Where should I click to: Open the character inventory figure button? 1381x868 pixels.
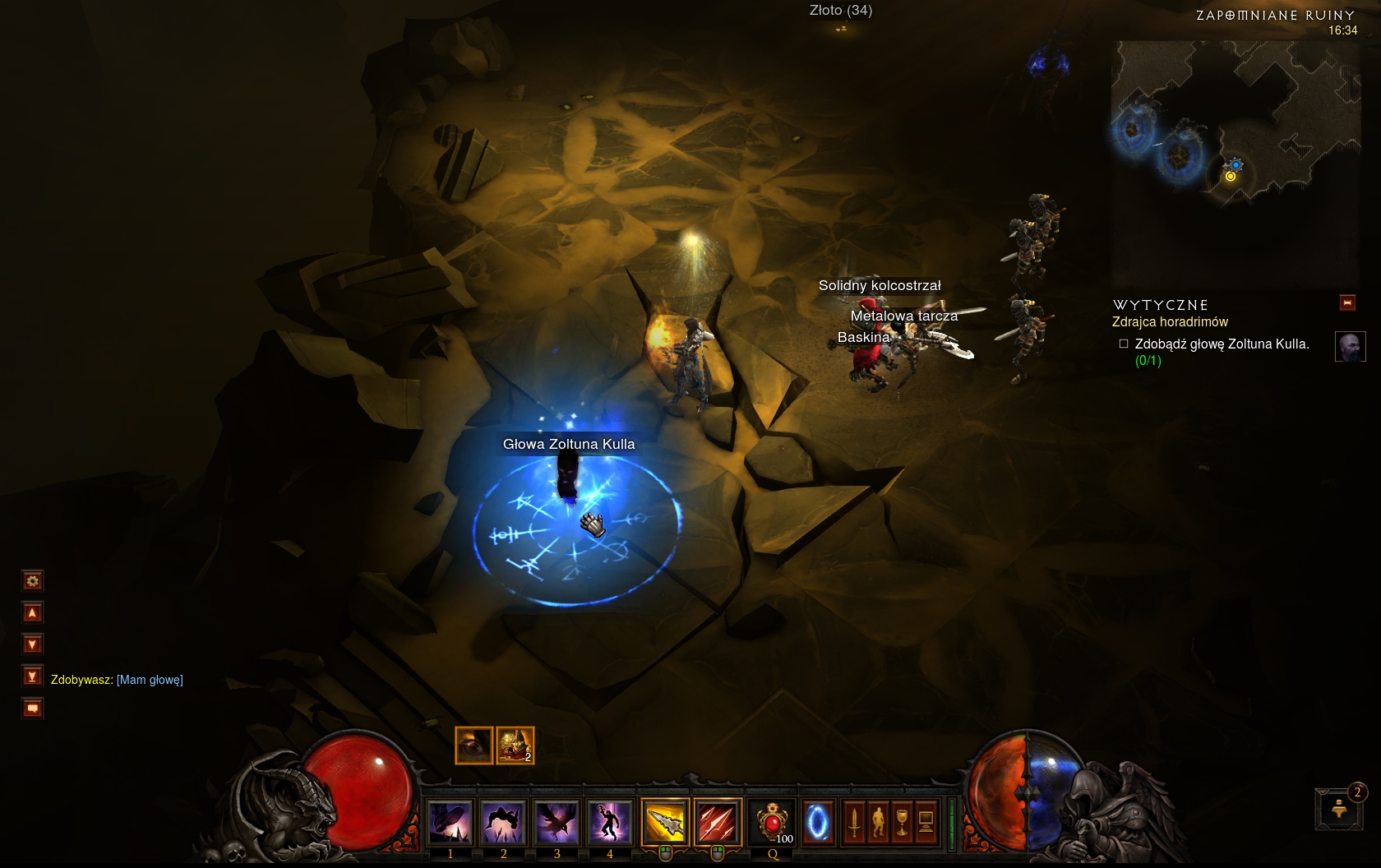[878, 822]
